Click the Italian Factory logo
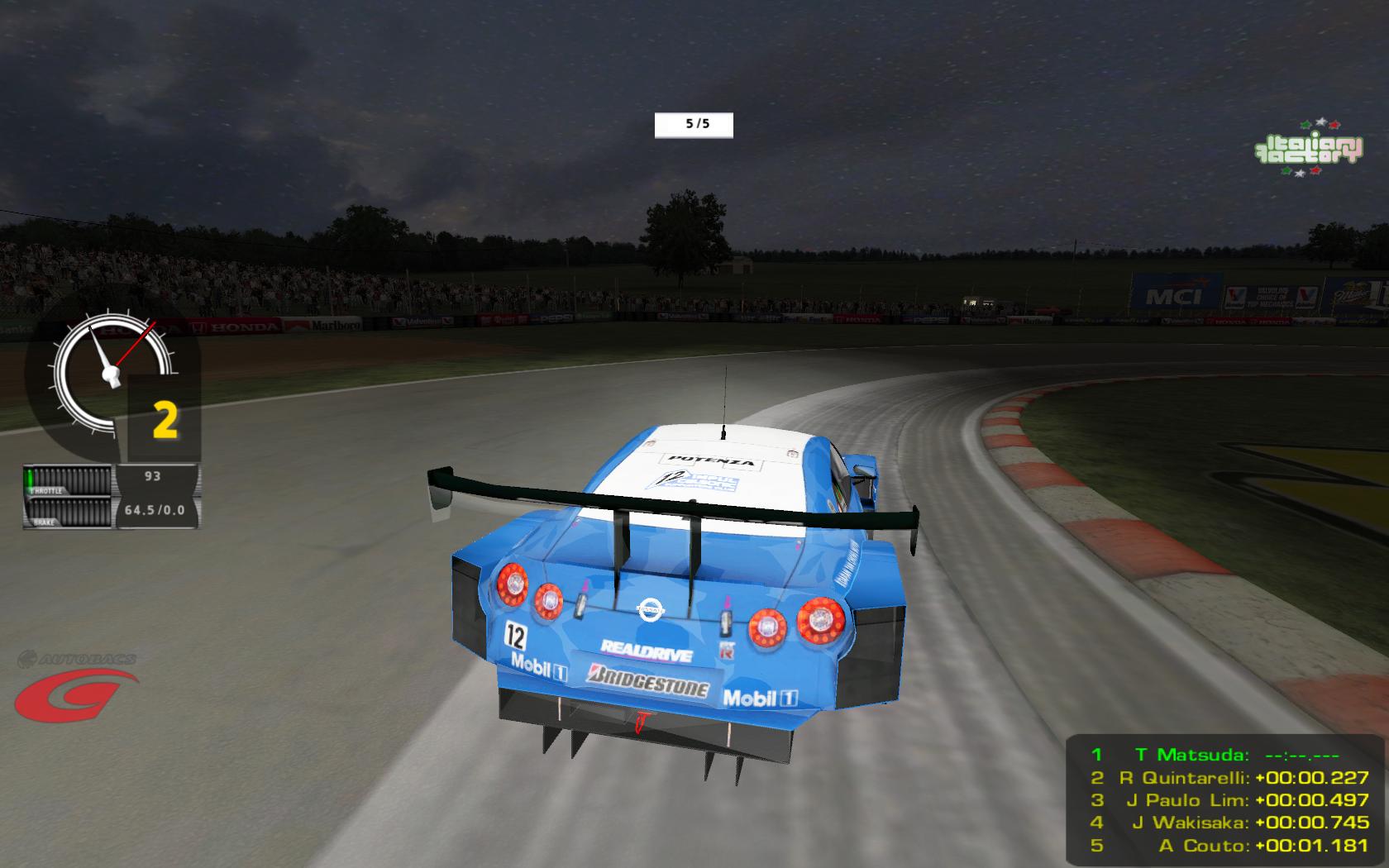 tap(1308, 148)
